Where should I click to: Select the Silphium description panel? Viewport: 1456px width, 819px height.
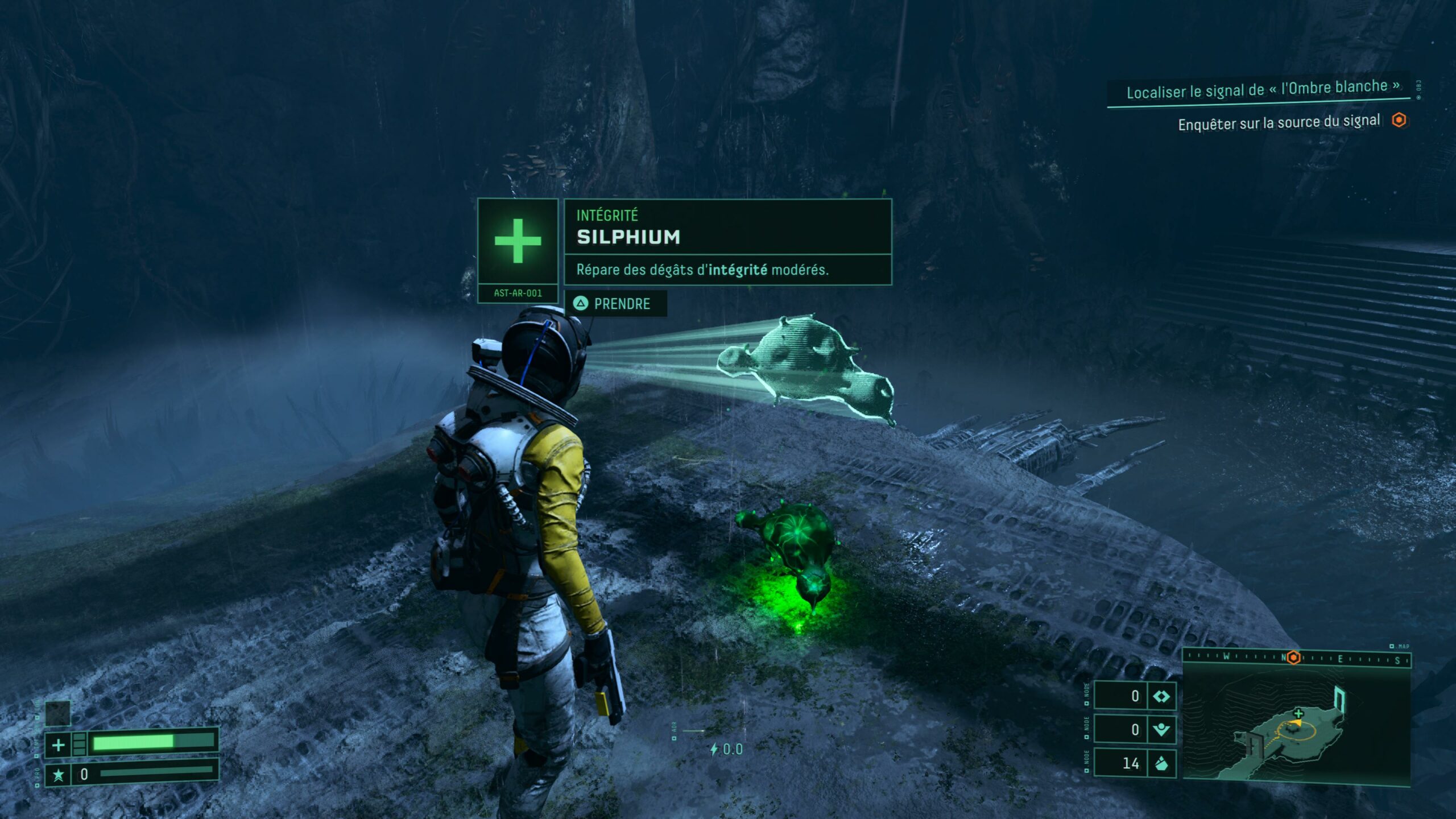[727, 270]
